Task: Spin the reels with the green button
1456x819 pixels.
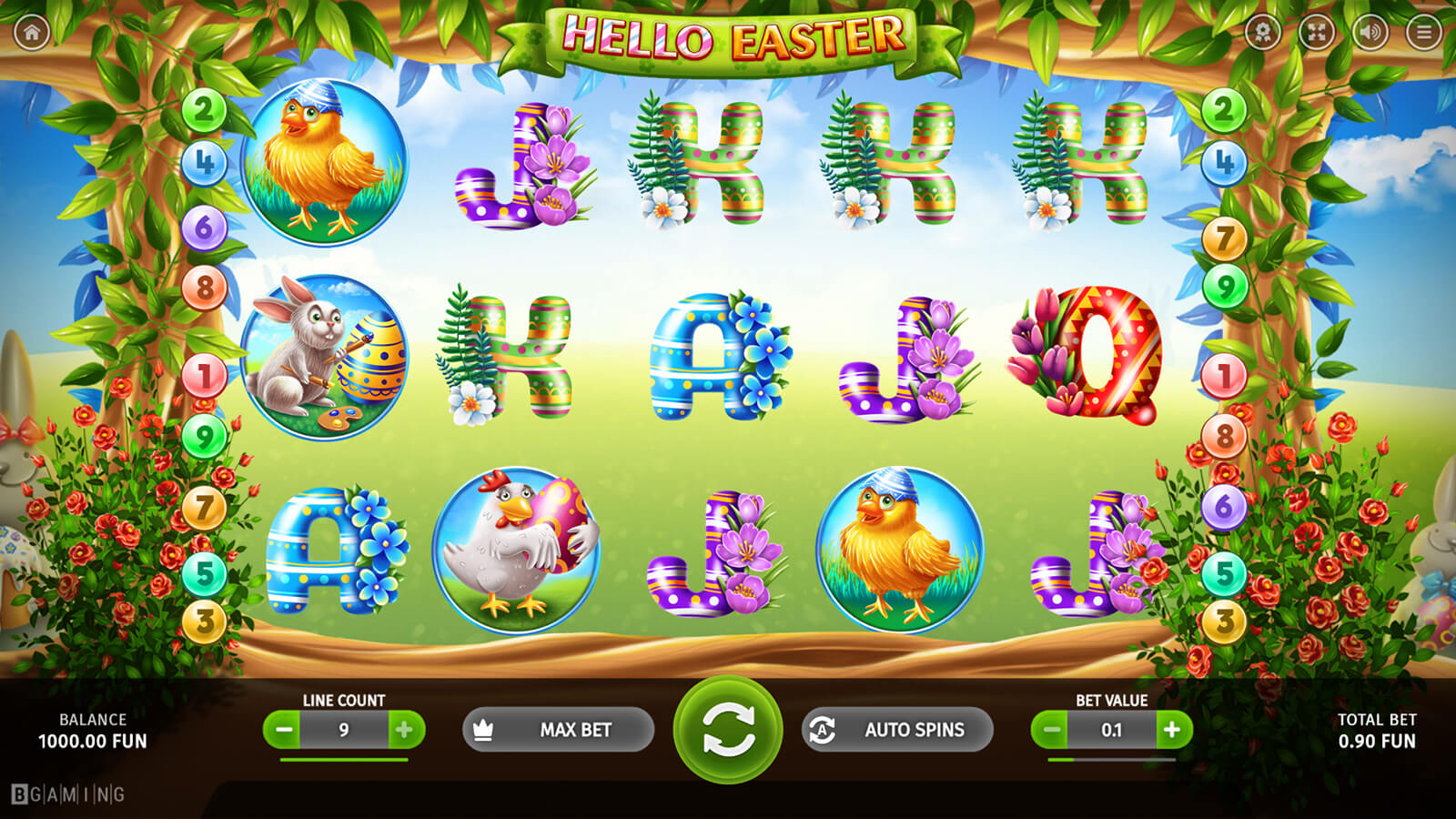Action: pyautogui.click(x=727, y=729)
